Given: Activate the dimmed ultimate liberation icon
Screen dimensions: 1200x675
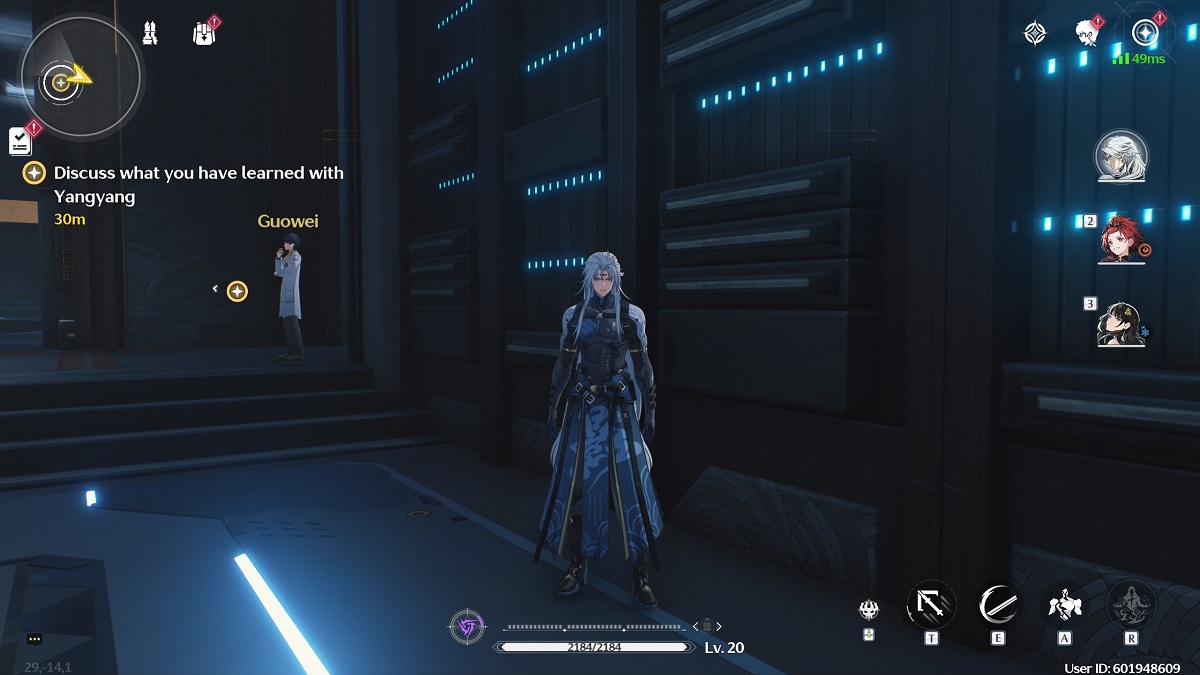Looking at the screenshot, I should pyautogui.click(x=1131, y=604).
